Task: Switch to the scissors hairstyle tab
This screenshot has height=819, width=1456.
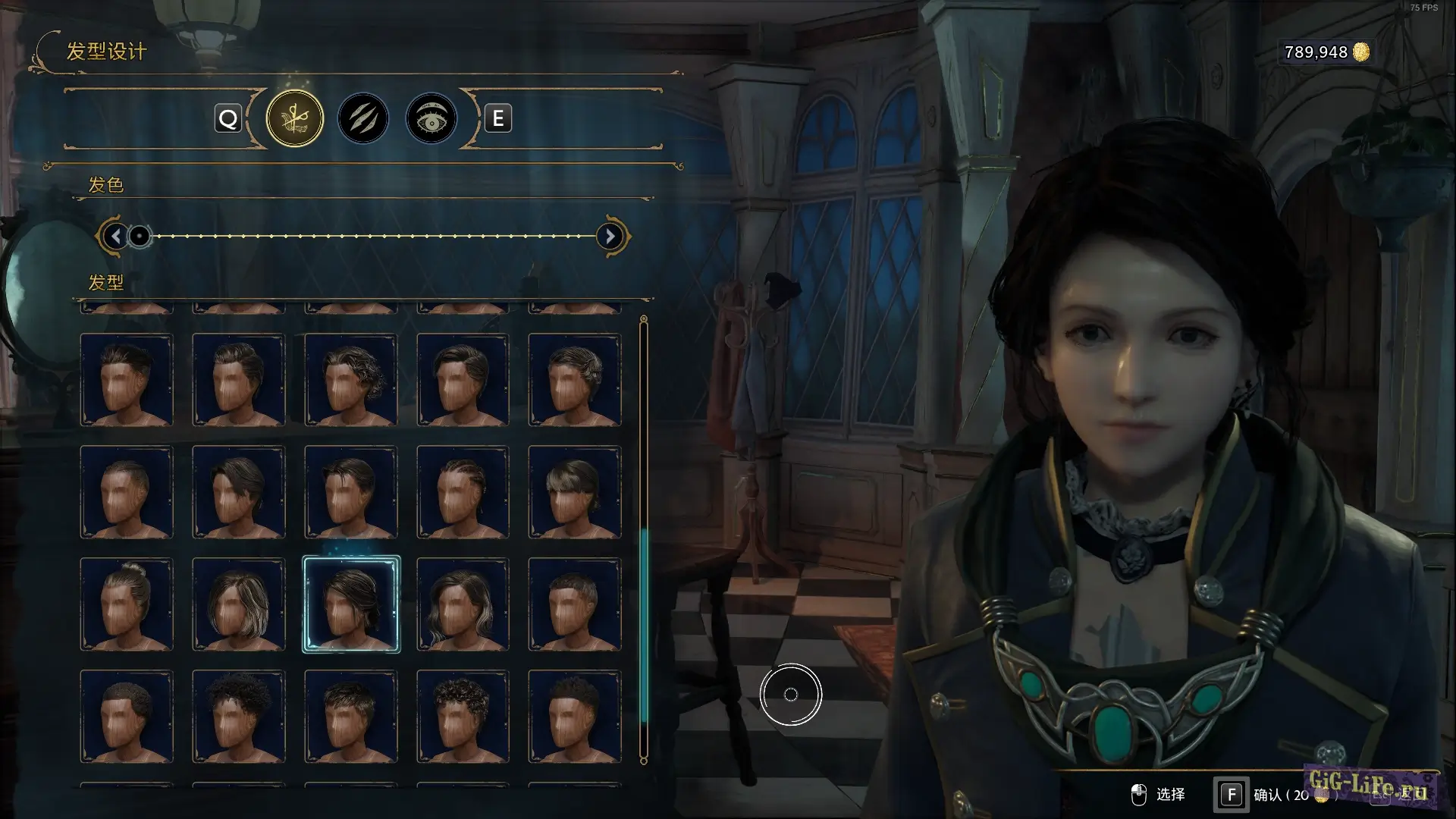Action: pos(295,118)
